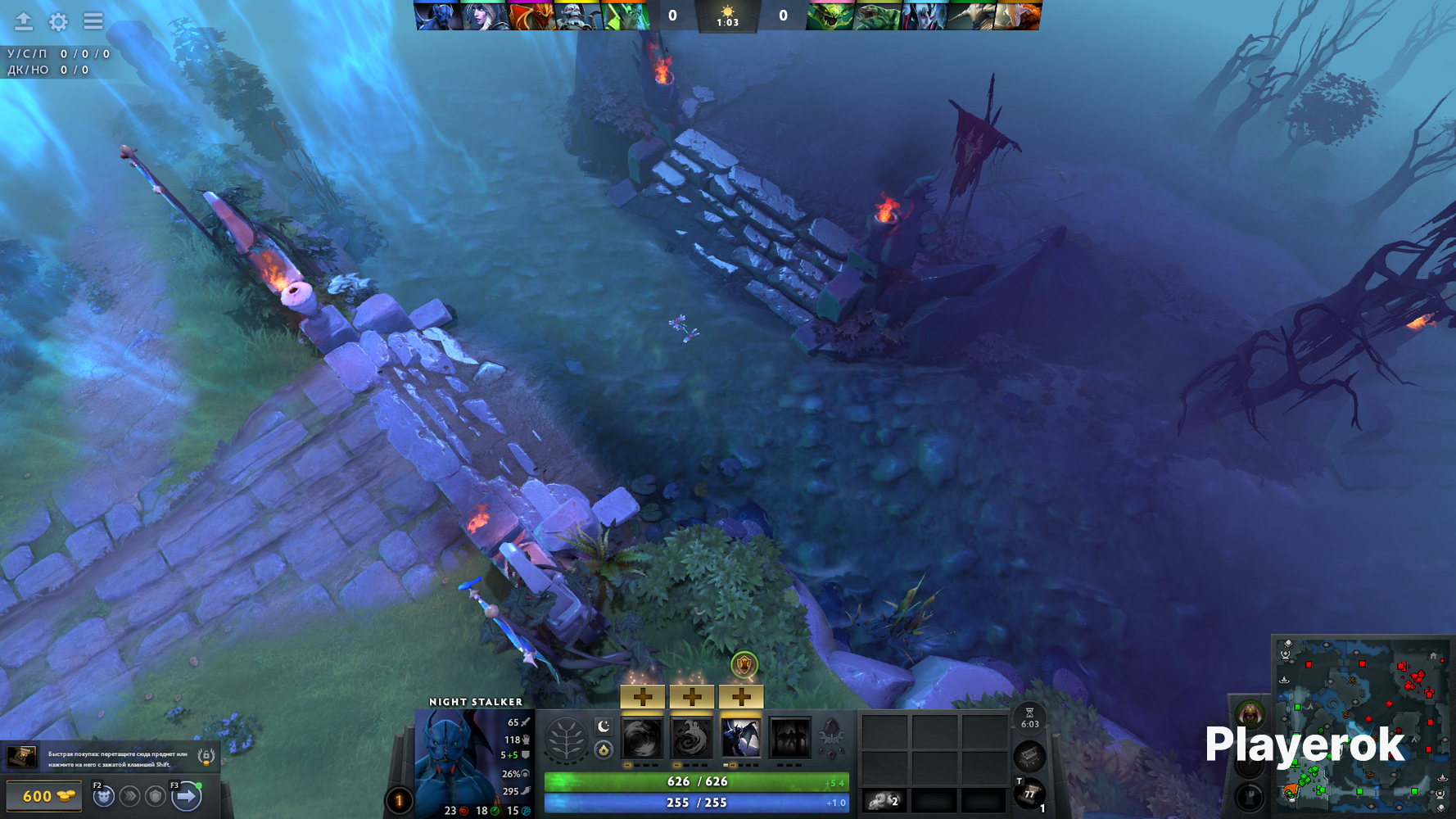Select the courier button
Screen dimensions: 1456x819
point(103,795)
